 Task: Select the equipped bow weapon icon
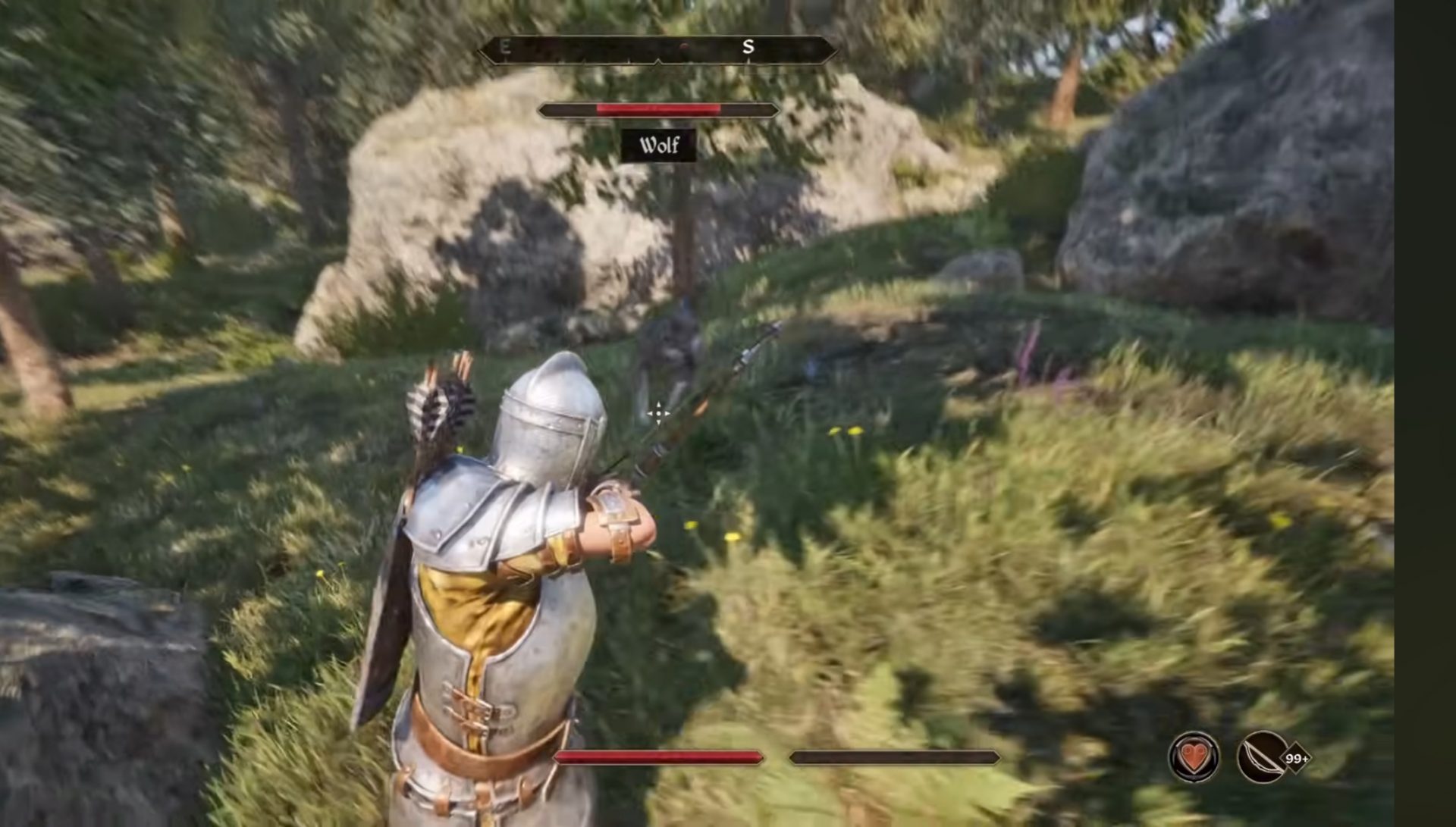(x=1262, y=757)
